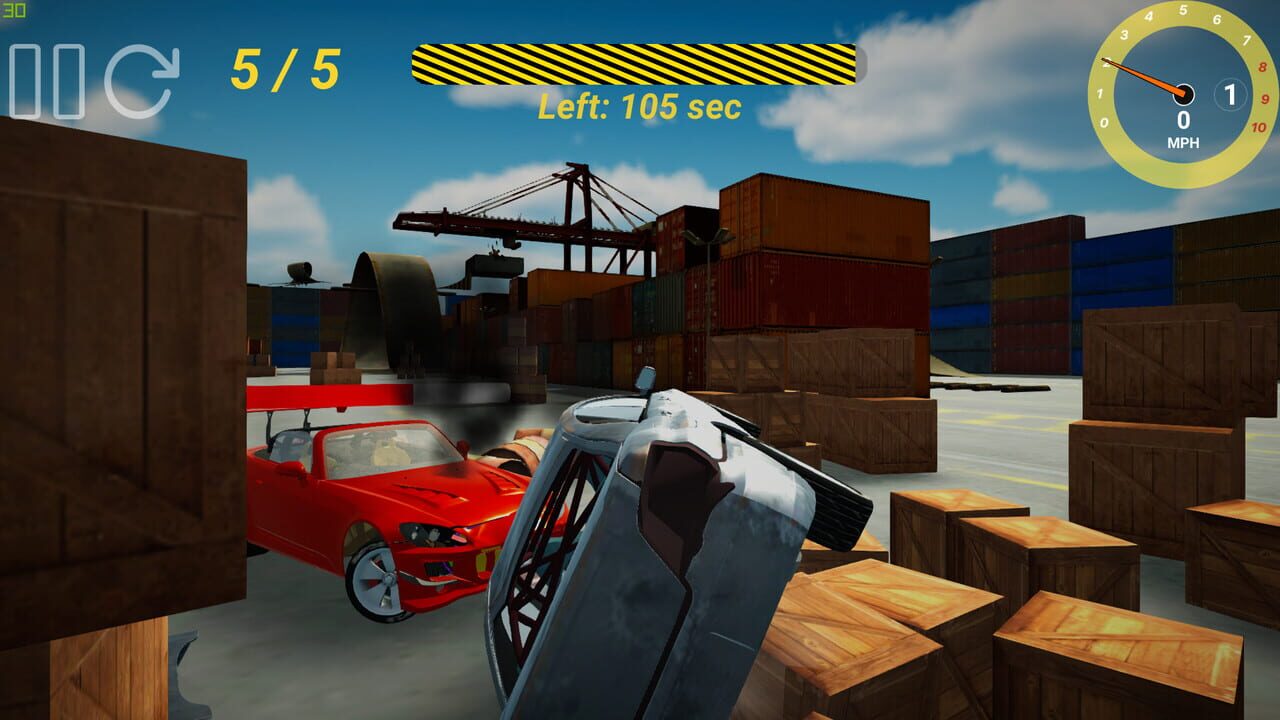Toggle the hazard-striped progress bar
1280x720 pixels.
[637, 62]
